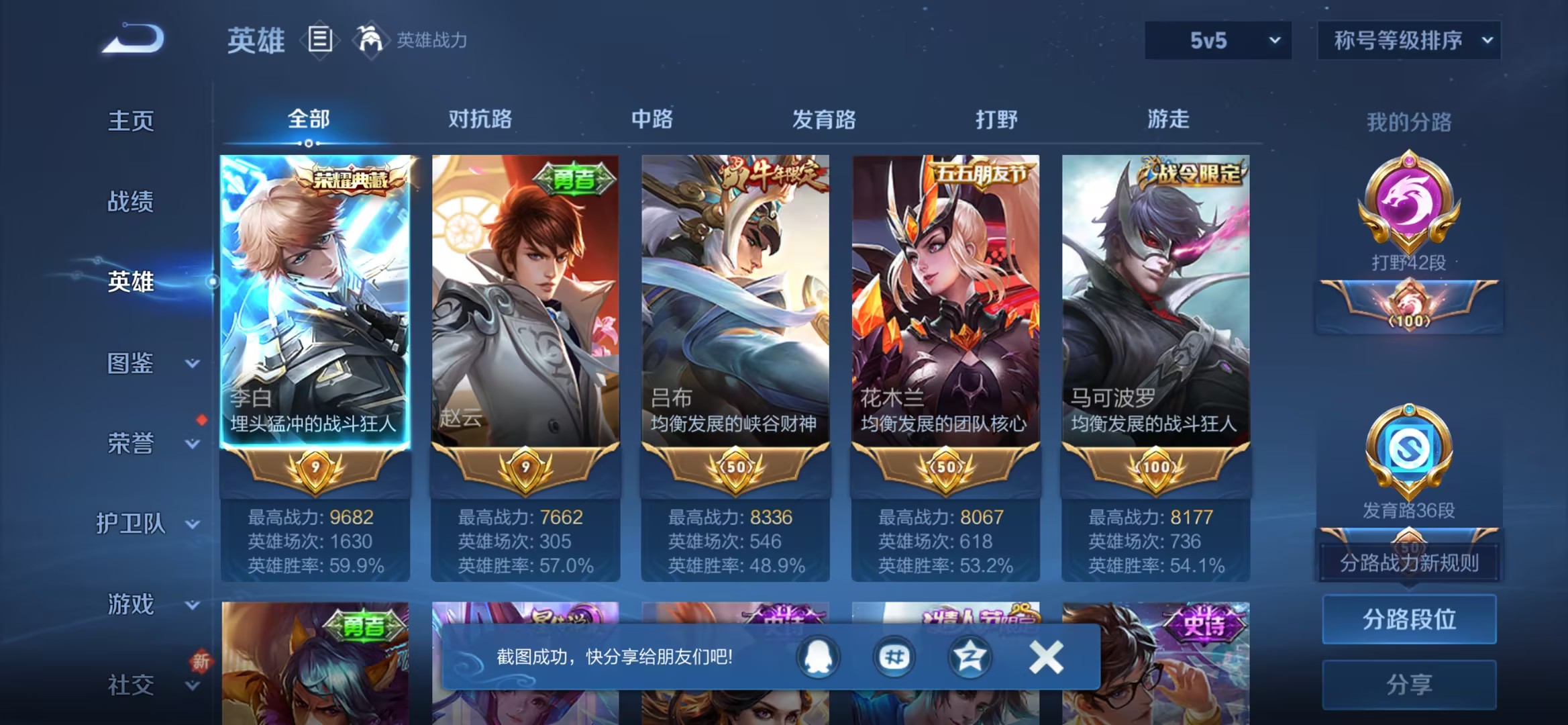Image resolution: width=1568 pixels, height=725 pixels.
Task: Click the game logo in top-left corner
Action: click(132, 38)
